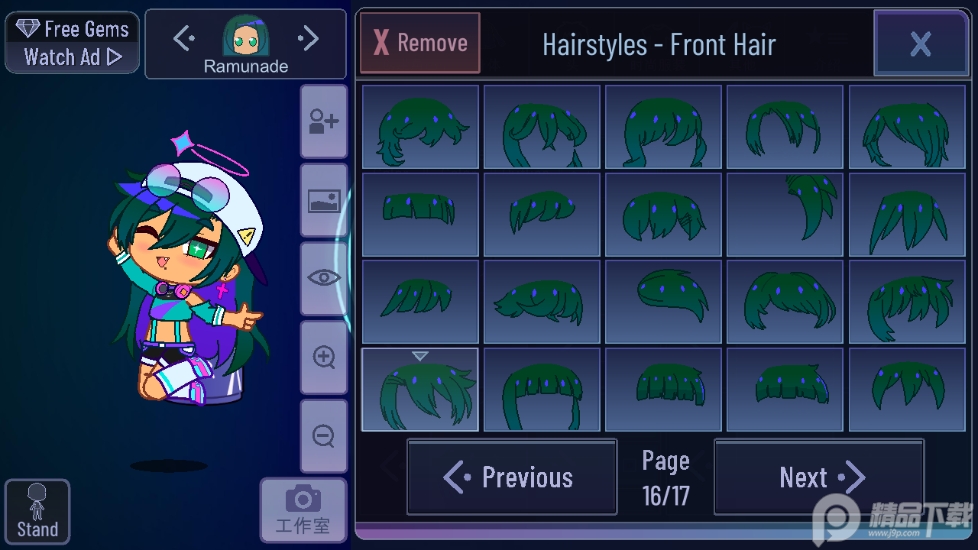Viewport: 978px width, 550px height.
Task: Select the Ramunade character portrait
Action: coord(245,38)
